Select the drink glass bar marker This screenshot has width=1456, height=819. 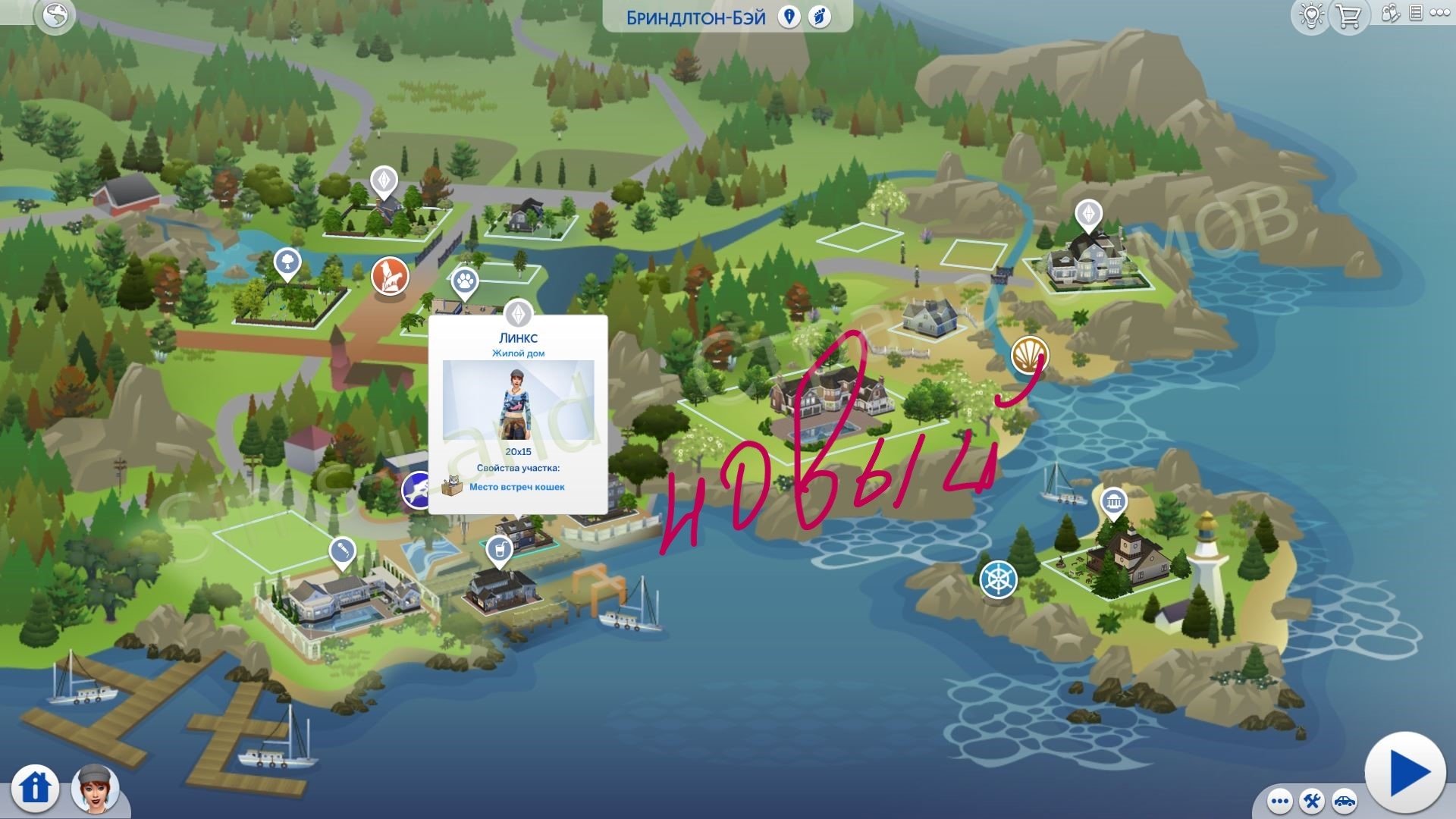point(499,549)
